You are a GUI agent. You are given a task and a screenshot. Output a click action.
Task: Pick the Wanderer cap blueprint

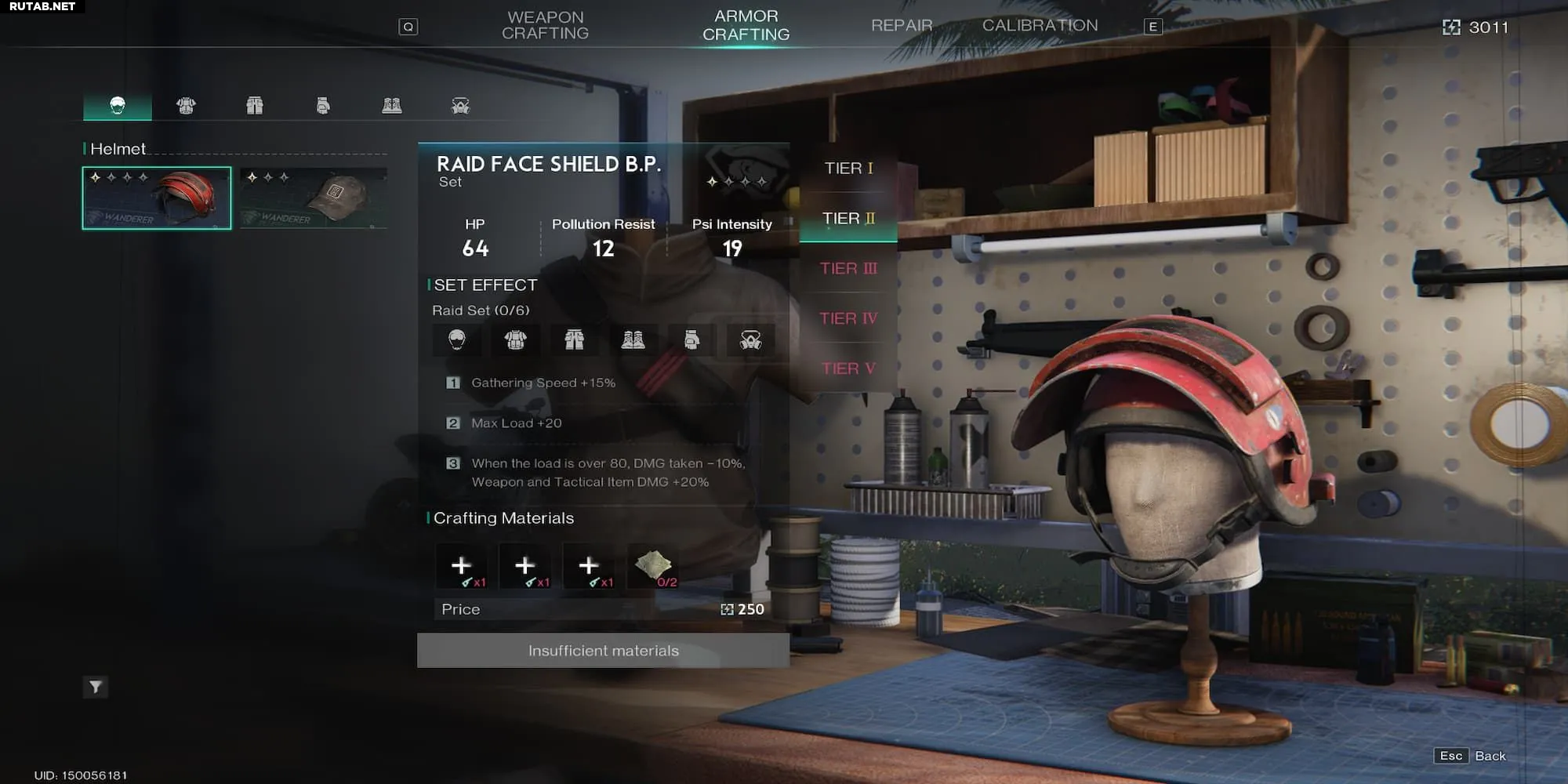314,198
